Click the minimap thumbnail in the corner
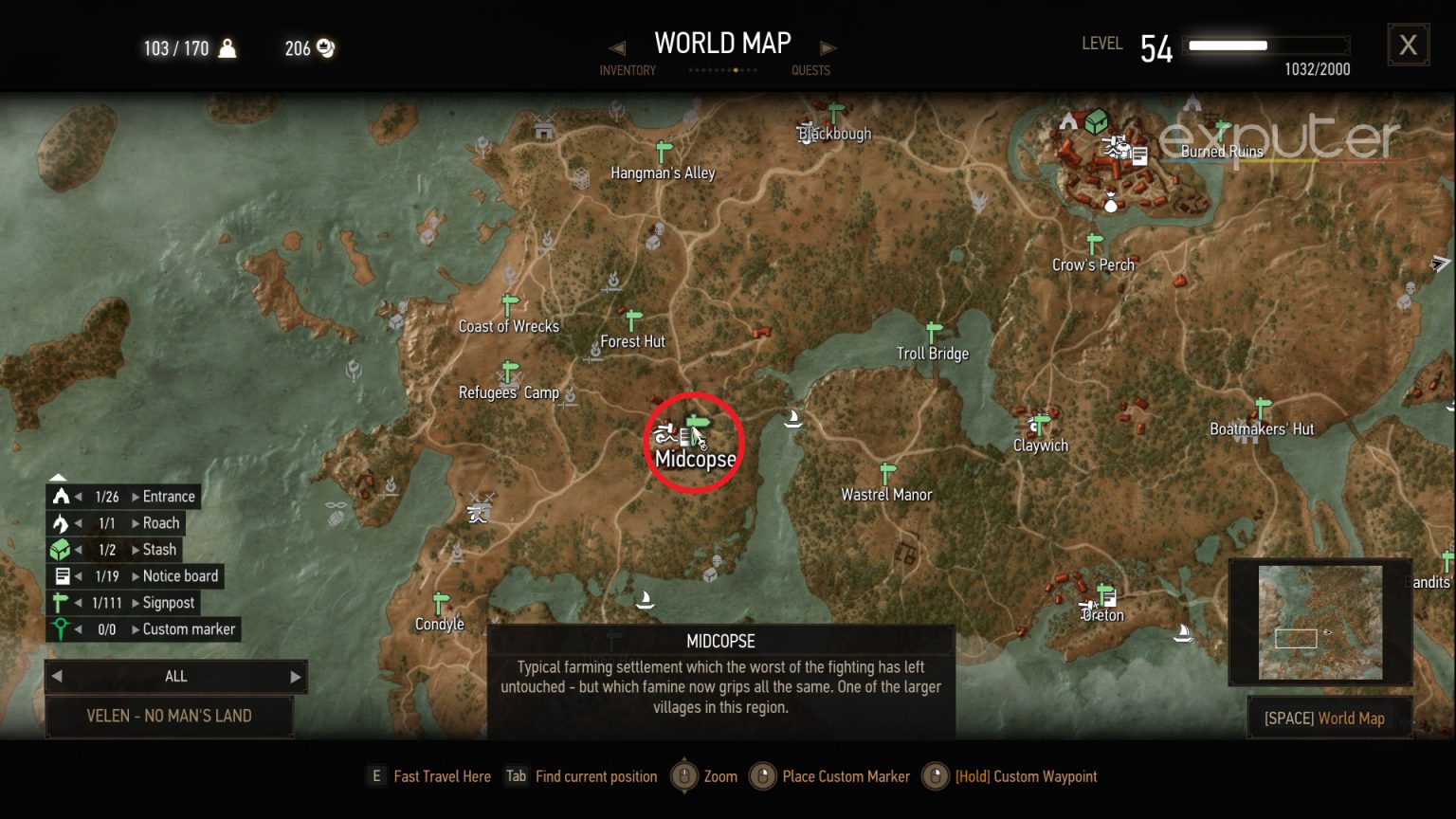 pyautogui.click(x=1321, y=622)
